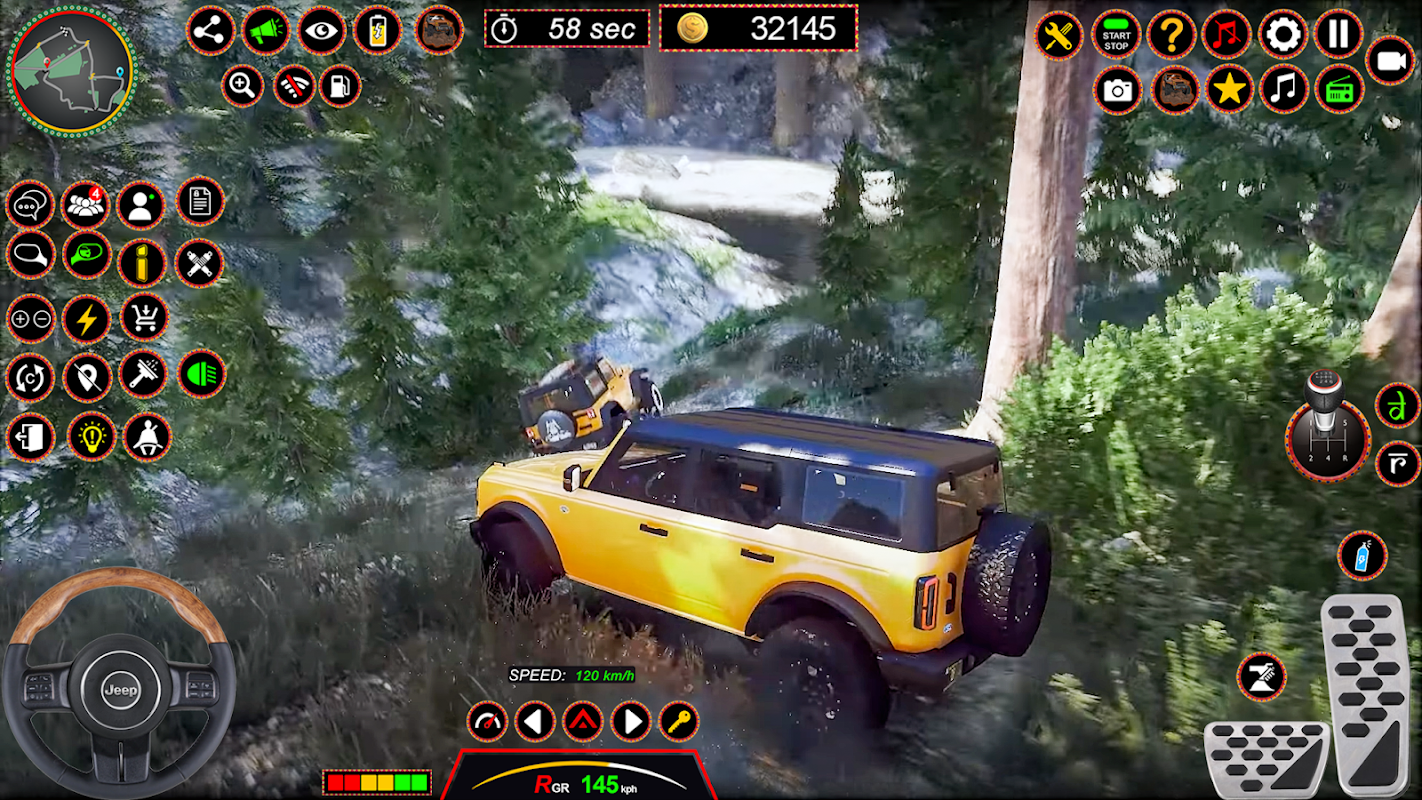This screenshot has height=800, width=1422.
Task: Click the right turn arrow indicator
Action: [631, 721]
